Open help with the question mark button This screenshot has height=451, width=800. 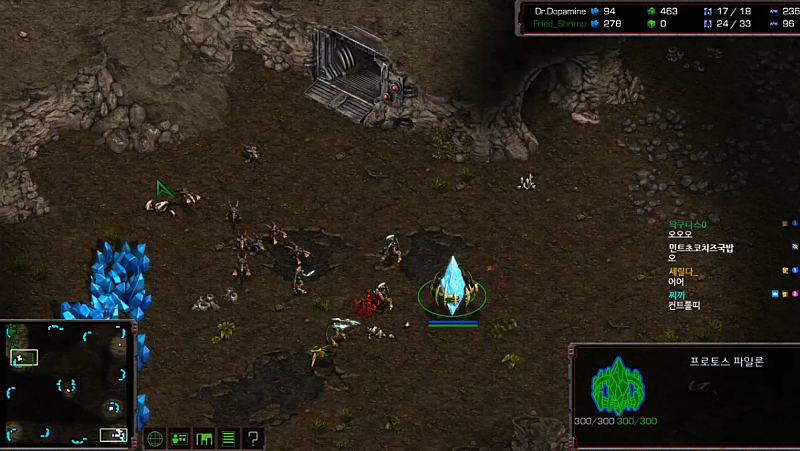(x=254, y=438)
